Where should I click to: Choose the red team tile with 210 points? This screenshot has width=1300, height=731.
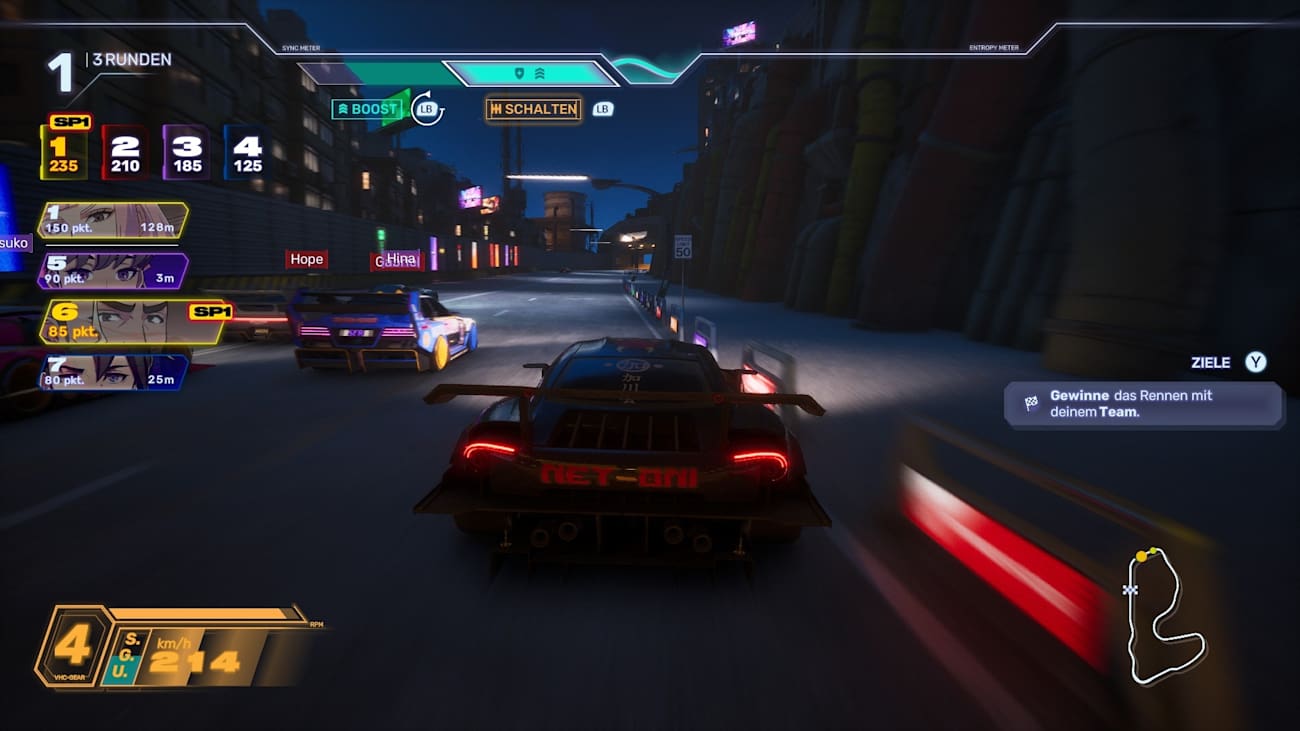click(x=125, y=153)
